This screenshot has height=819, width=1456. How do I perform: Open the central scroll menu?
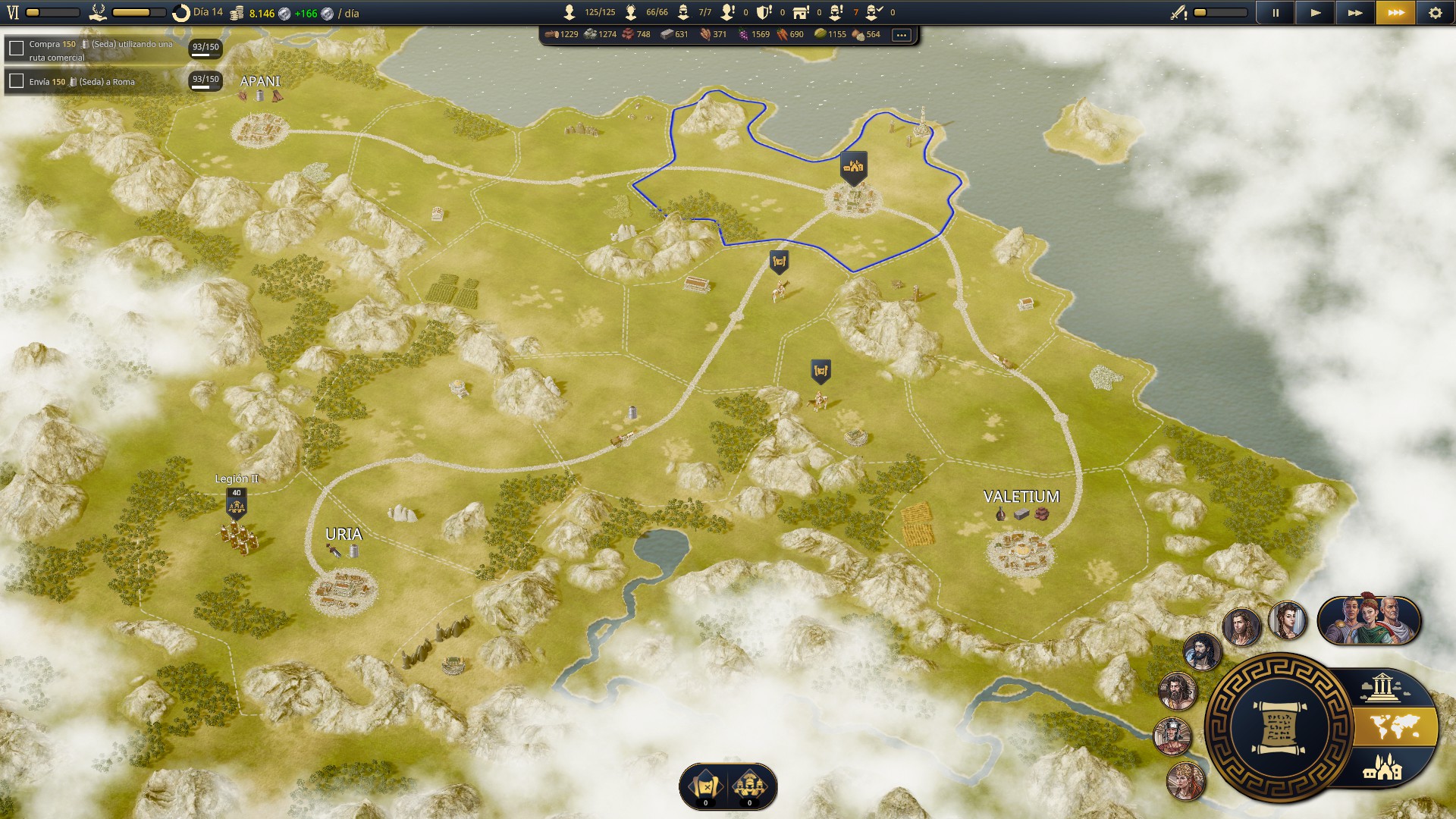pyautogui.click(x=1279, y=728)
